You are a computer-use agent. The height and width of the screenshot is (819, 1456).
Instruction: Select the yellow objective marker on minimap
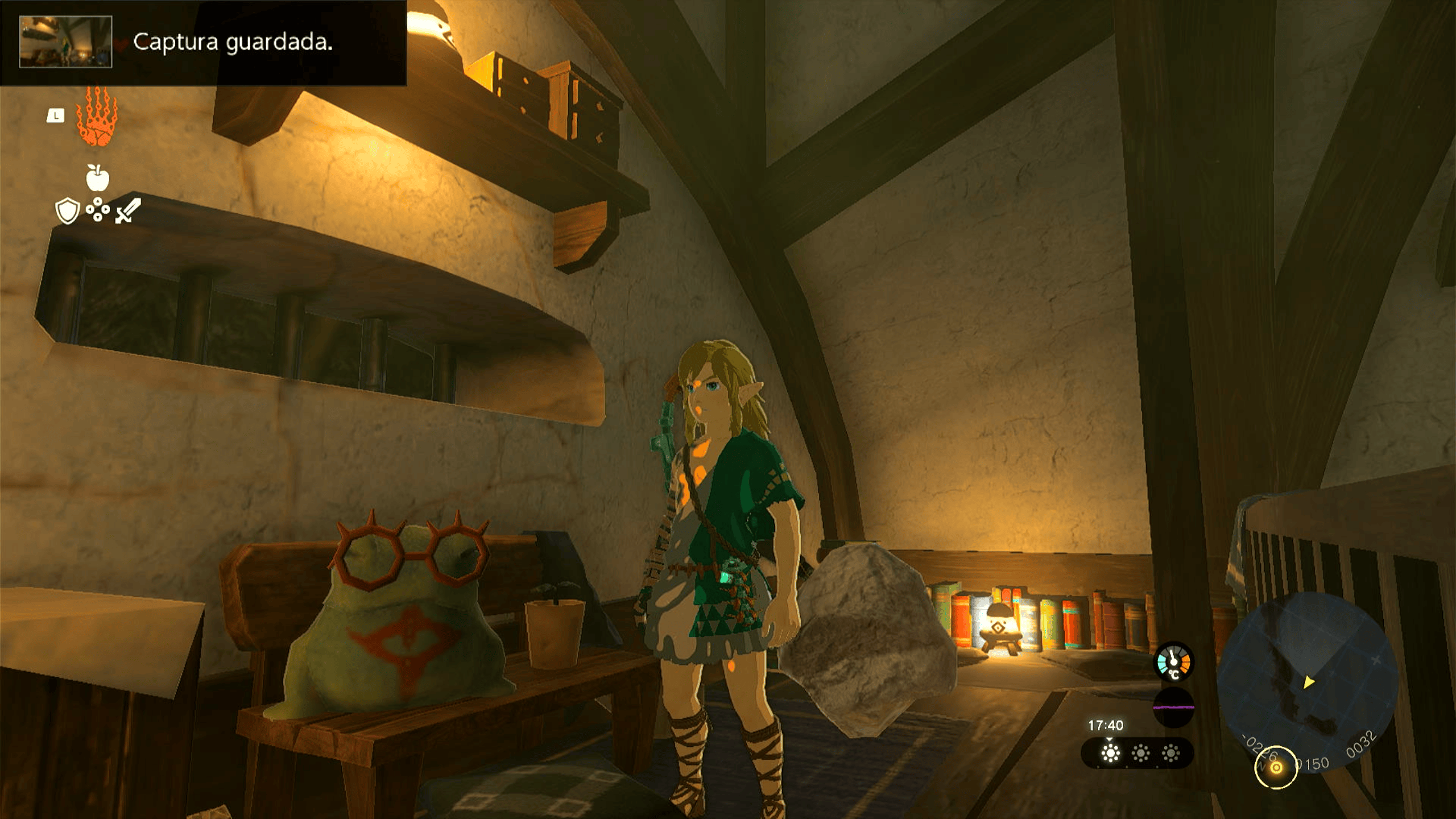[1276, 767]
